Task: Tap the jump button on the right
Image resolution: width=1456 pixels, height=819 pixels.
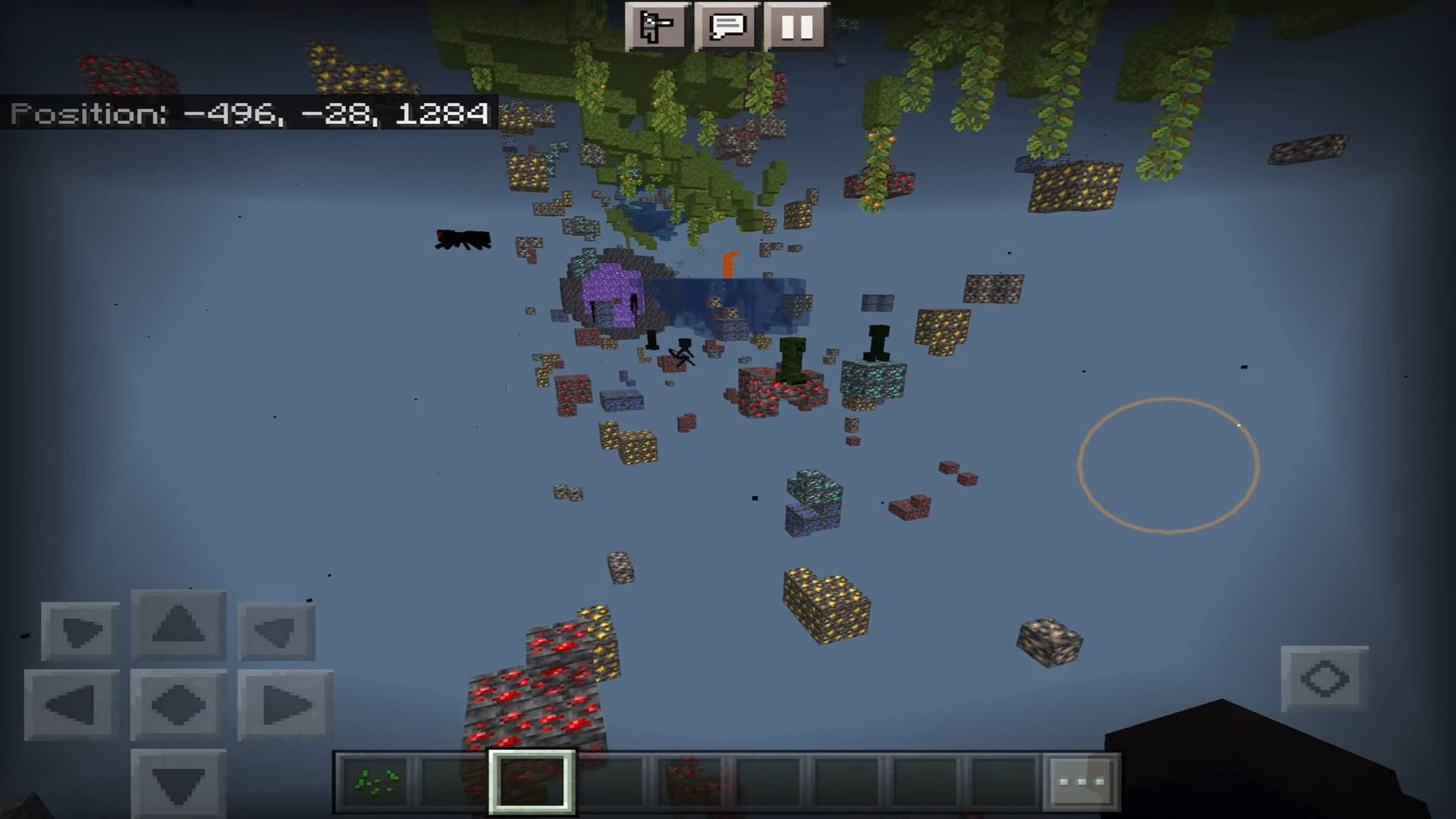Action: 1324,679
